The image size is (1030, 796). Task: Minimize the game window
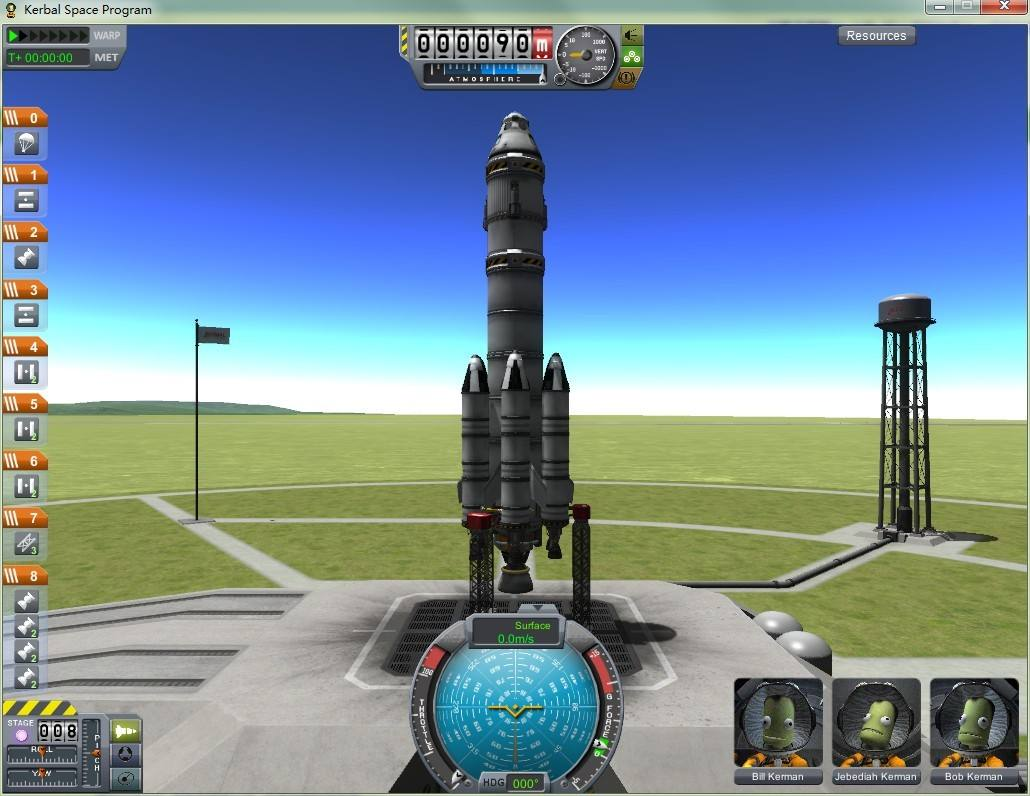(x=938, y=8)
